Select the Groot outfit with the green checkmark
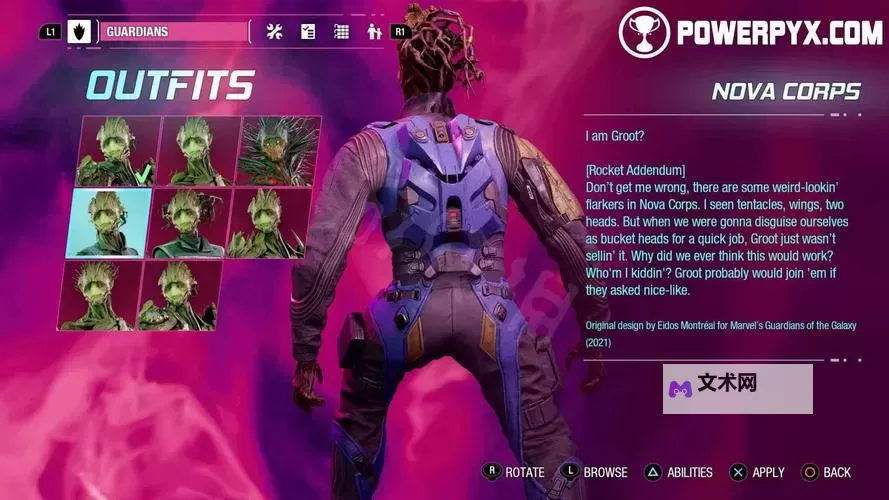 (x=118, y=151)
